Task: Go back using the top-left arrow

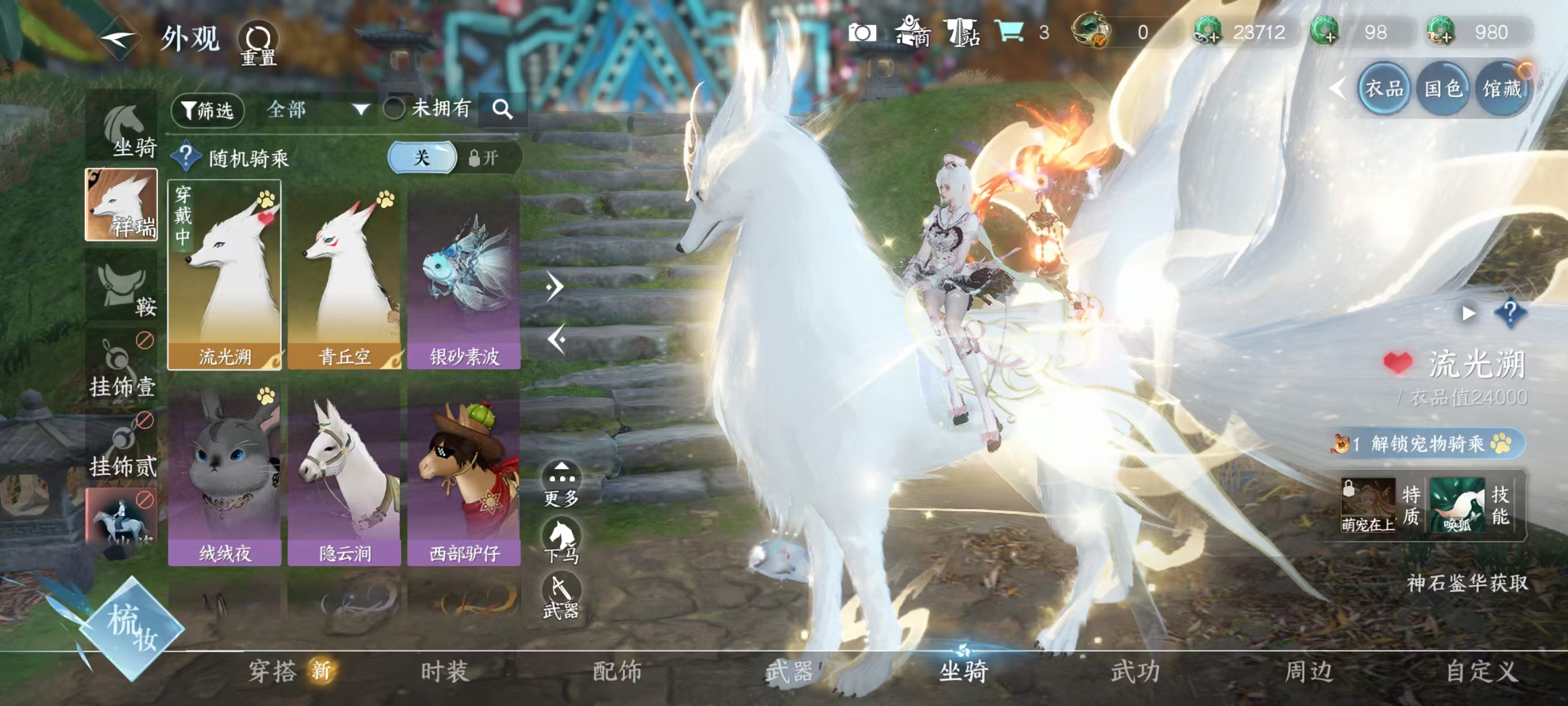Action: click(x=119, y=39)
